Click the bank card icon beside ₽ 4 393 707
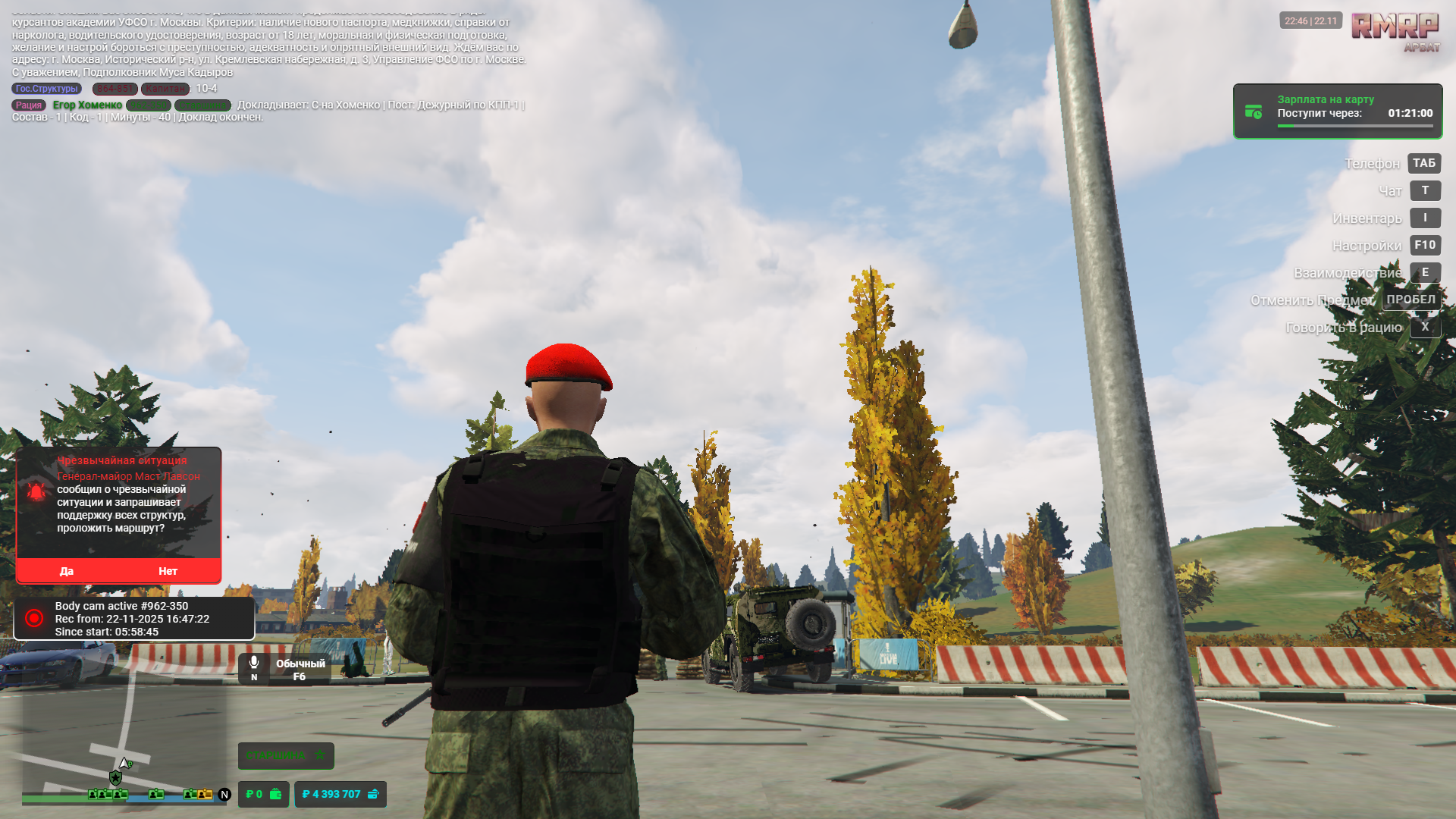The image size is (1456, 819). [372, 795]
